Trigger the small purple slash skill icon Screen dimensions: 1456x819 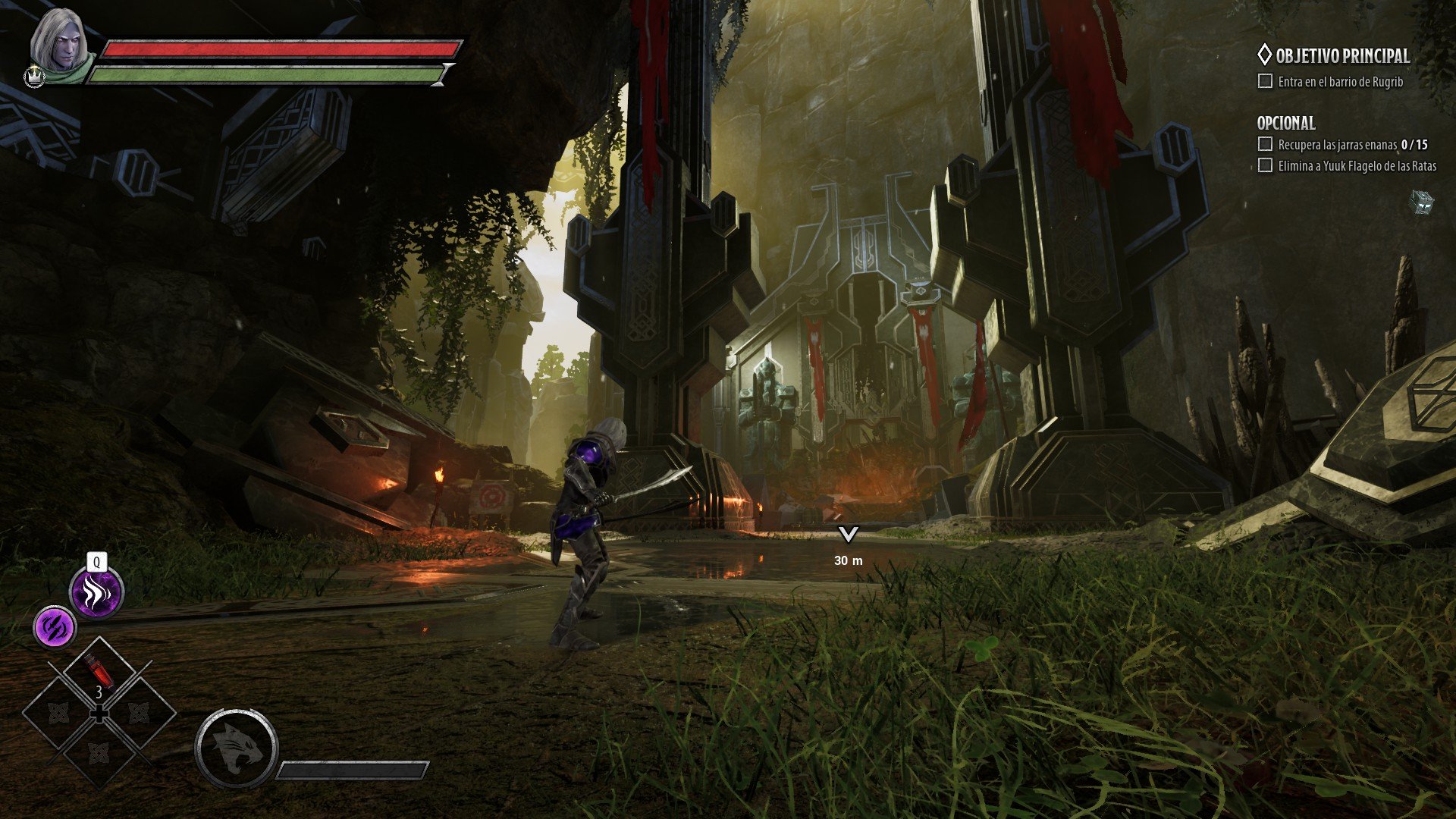[x=55, y=628]
